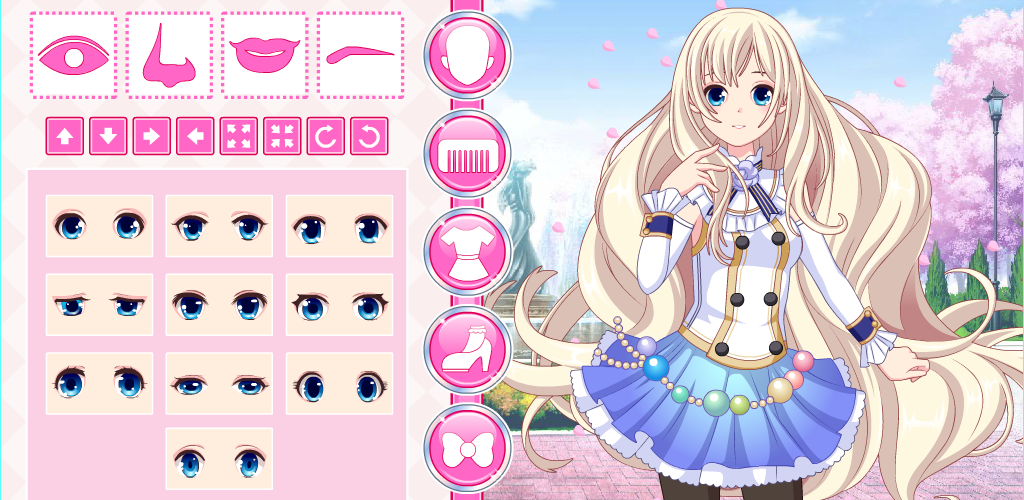Click the move down arrow button

click(x=108, y=136)
